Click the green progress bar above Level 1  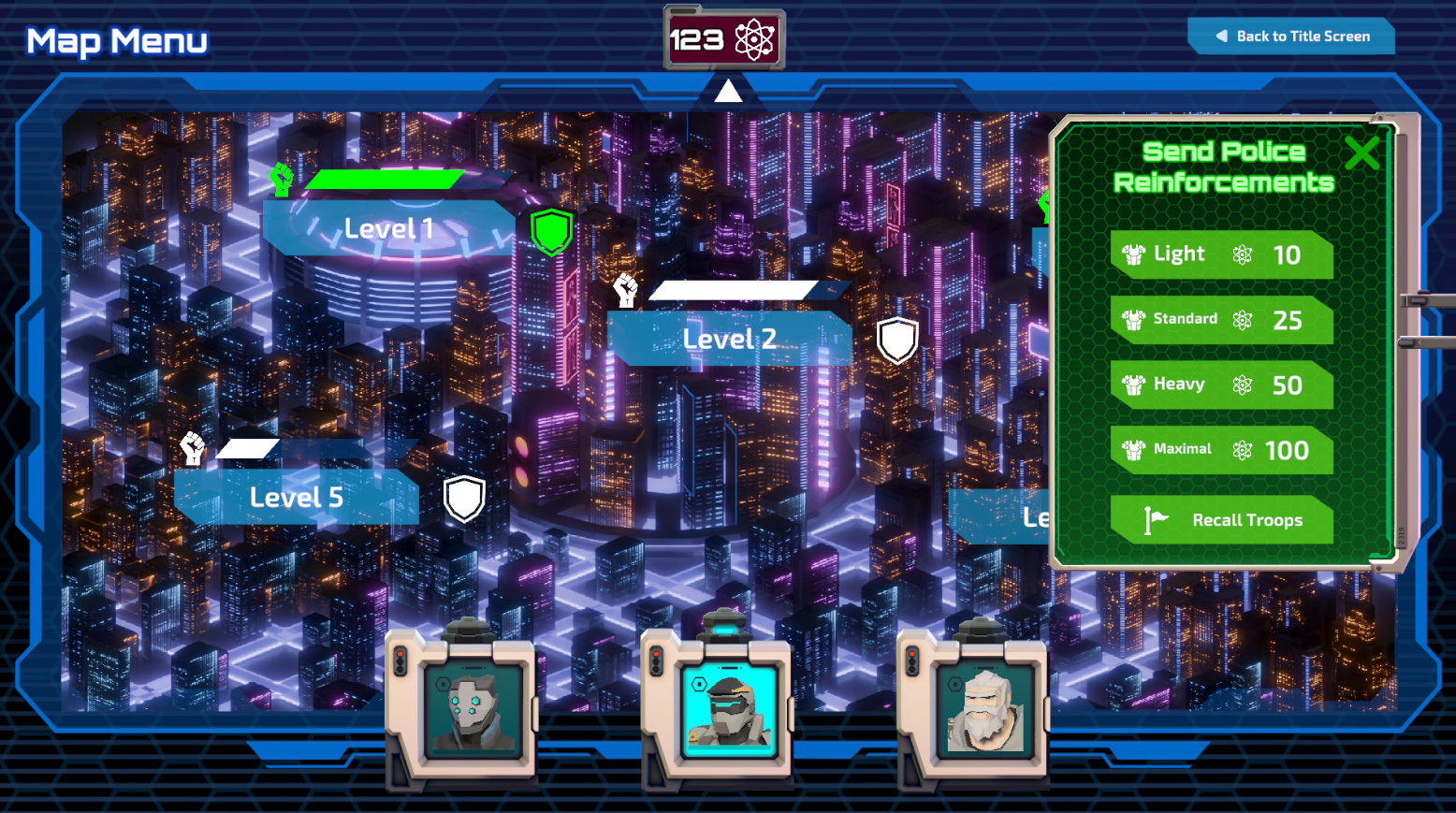(x=386, y=179)
